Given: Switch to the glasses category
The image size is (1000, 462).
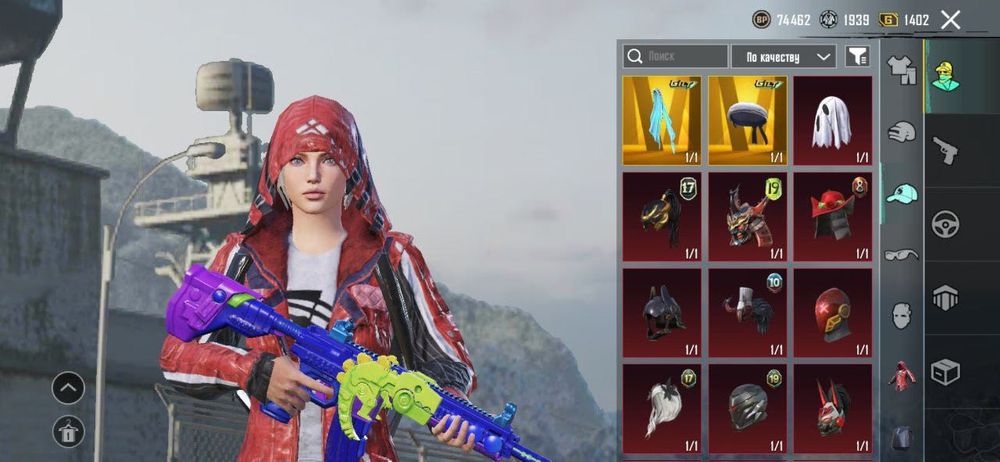Looking at the screenshot, I should pos(902,254).
